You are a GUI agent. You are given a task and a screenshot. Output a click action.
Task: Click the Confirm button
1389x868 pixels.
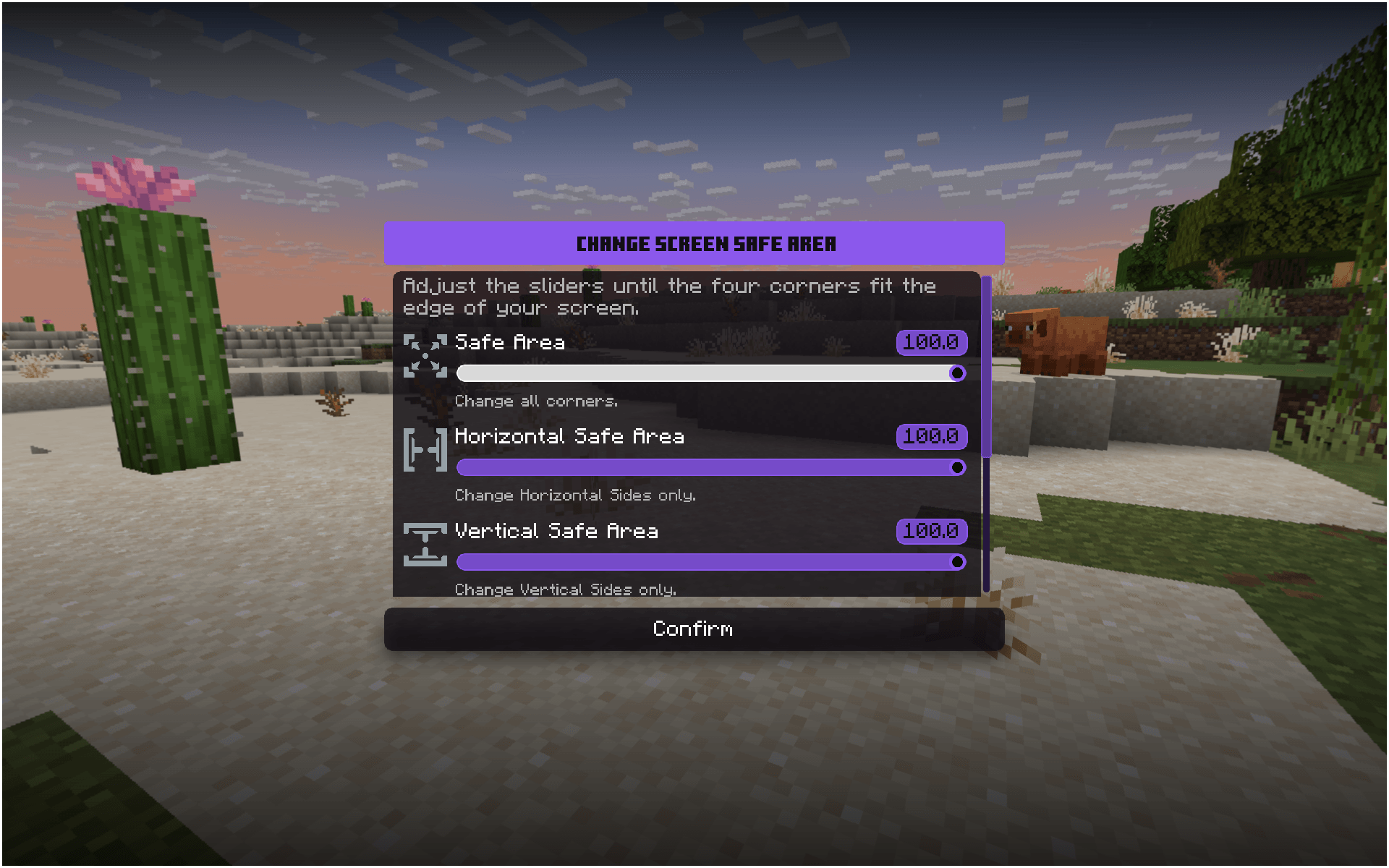tap(693, 629)
